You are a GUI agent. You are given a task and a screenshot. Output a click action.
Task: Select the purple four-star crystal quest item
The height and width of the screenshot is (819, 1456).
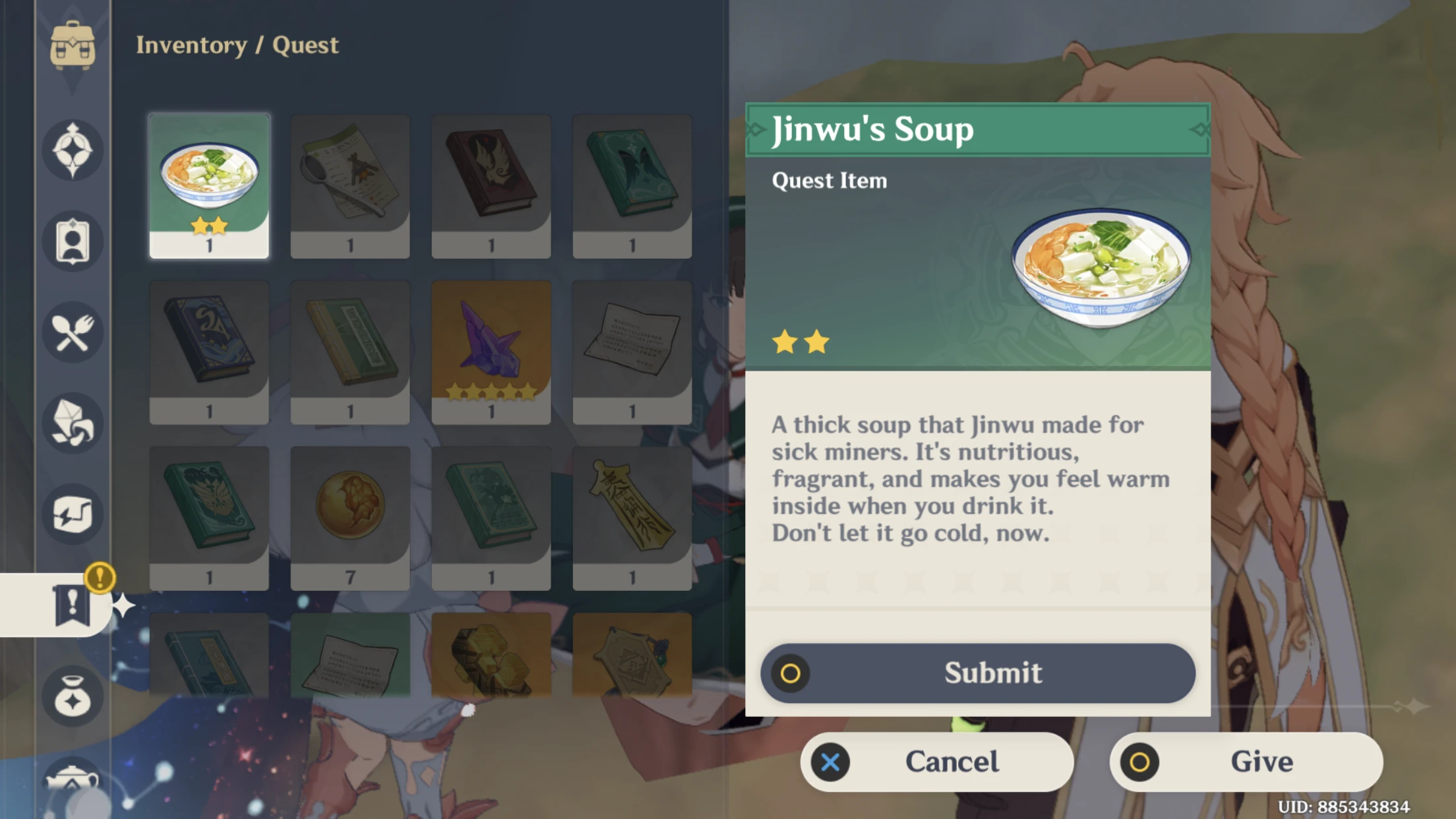[x=491, y=349]
